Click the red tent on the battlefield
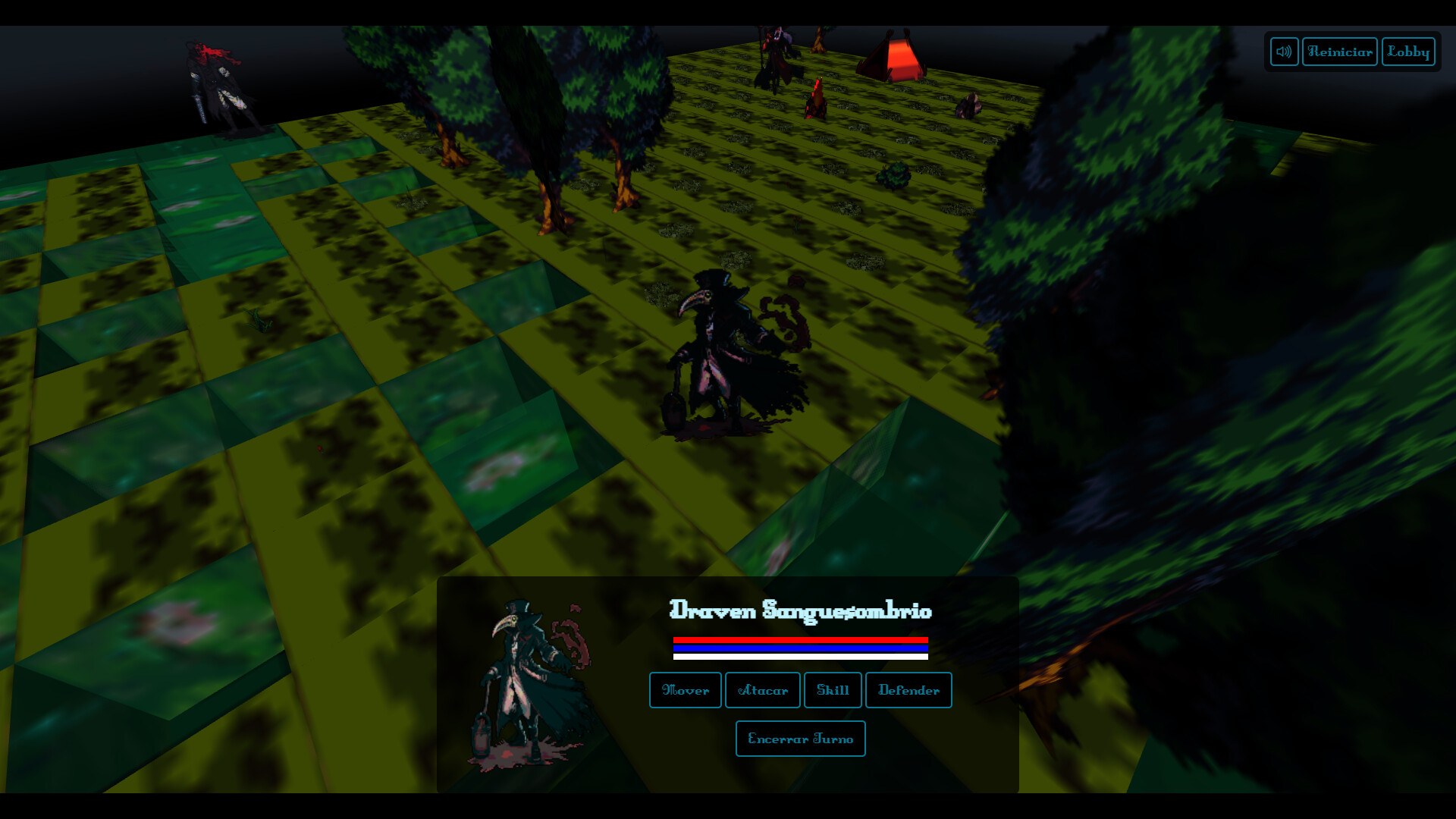1456x819 pixels. 895,57
